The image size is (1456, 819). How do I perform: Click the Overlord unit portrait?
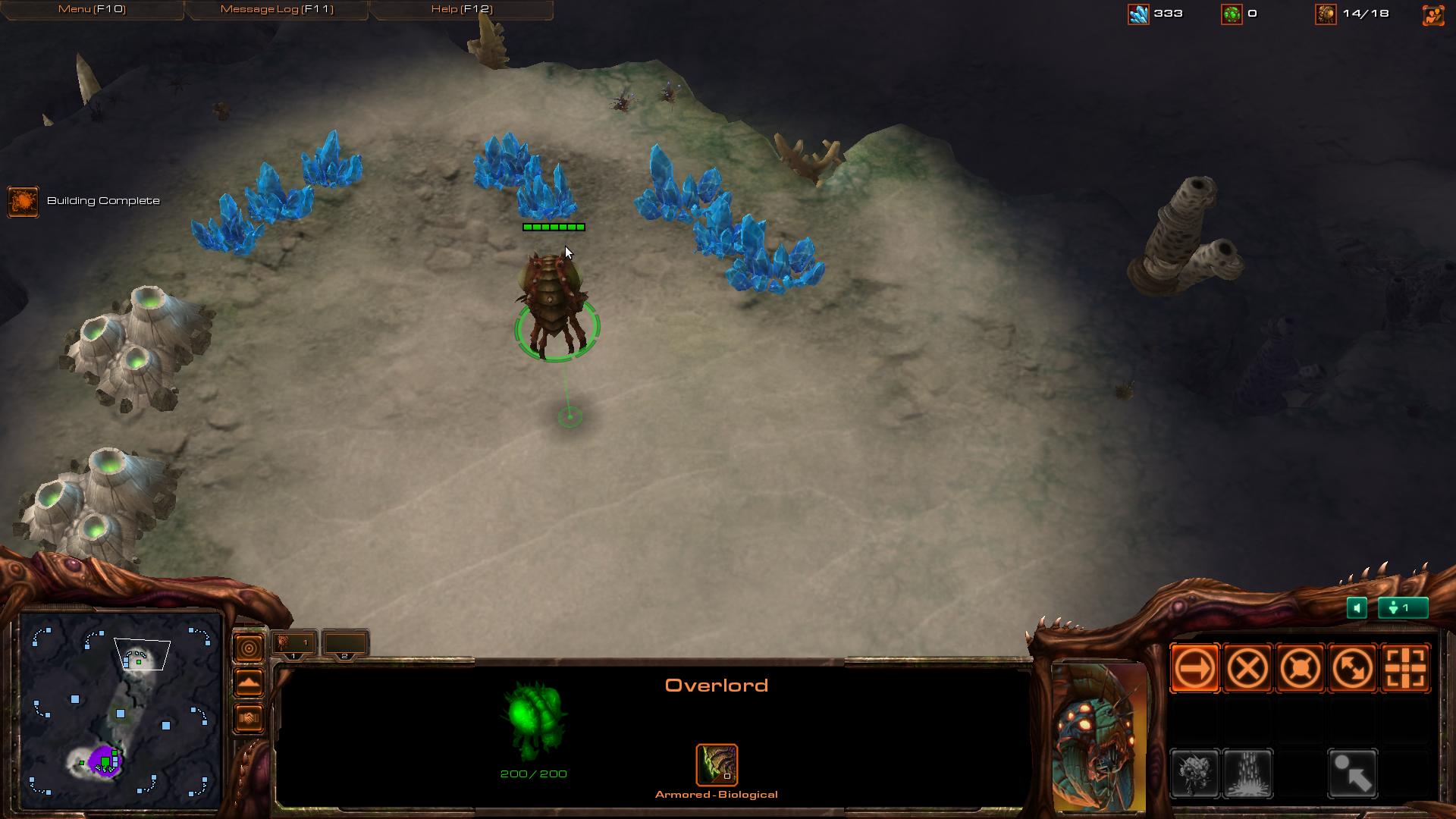[x=1099, y=737]
